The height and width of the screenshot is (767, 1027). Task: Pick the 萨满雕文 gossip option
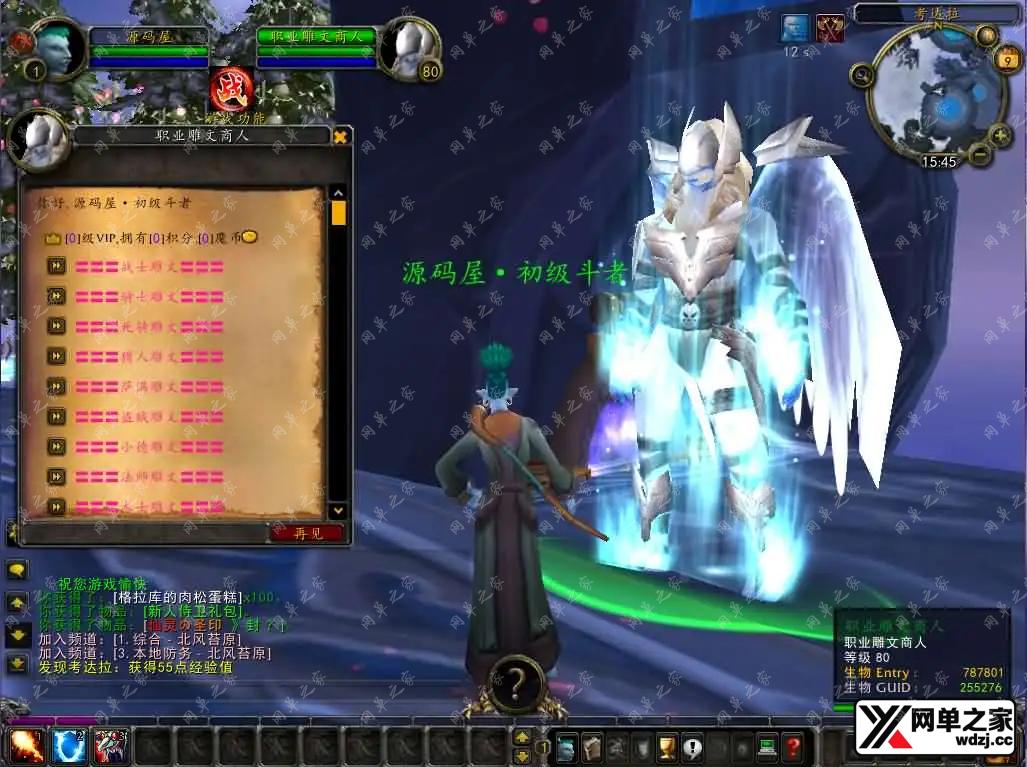coord(149,386)
